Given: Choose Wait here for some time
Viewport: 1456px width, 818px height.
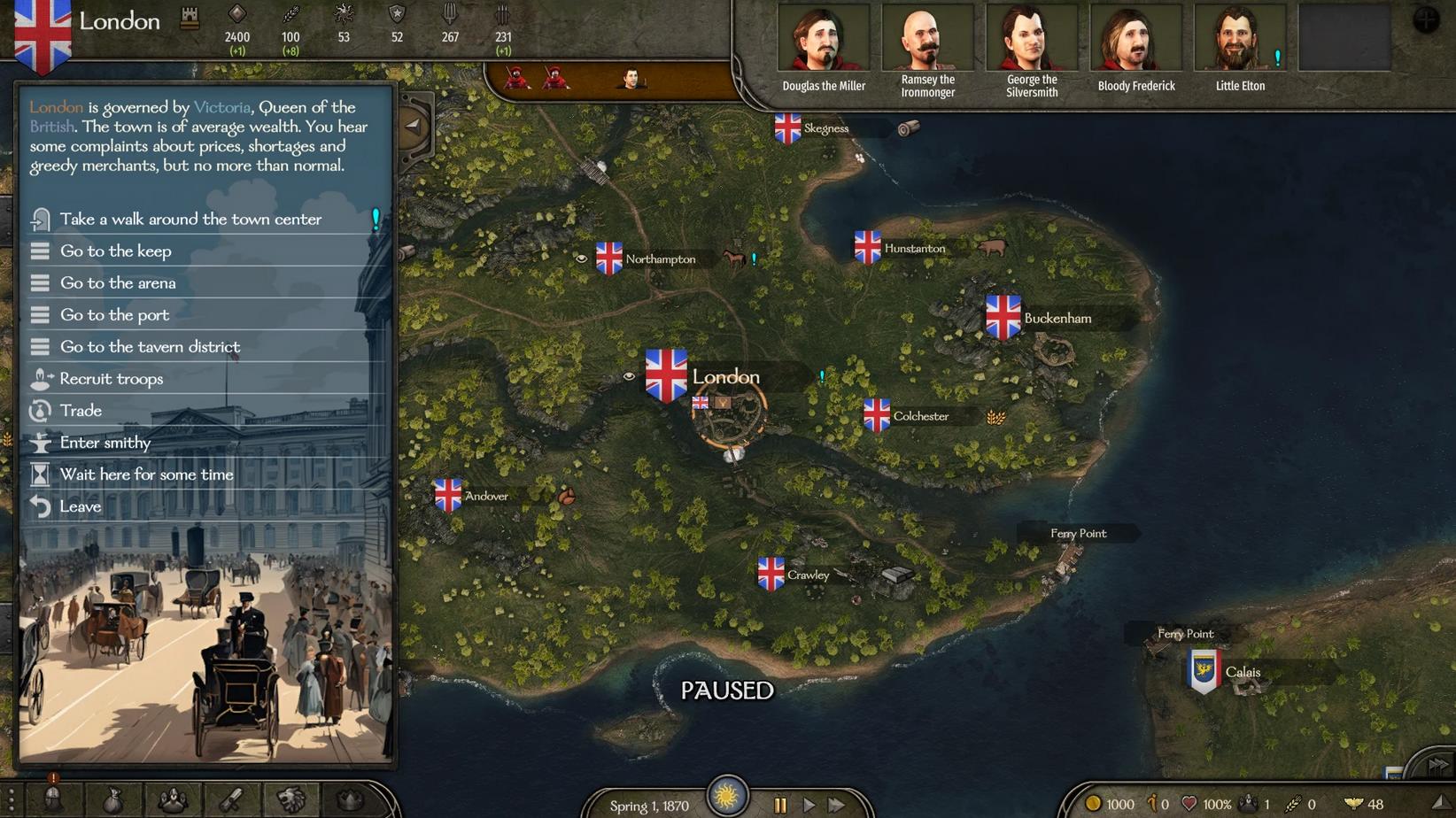Looking at the screenshot, I should 146,475.
